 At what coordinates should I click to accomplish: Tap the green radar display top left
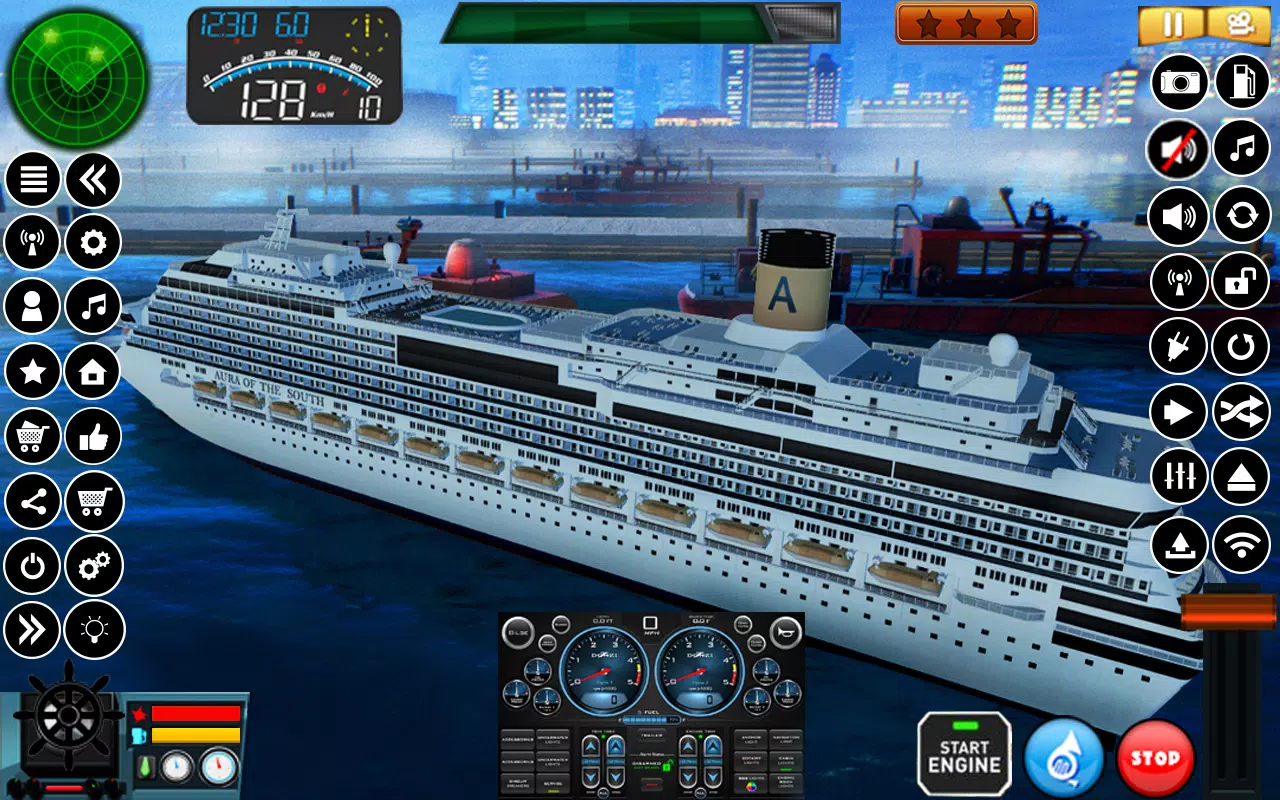tap(77, 75)
